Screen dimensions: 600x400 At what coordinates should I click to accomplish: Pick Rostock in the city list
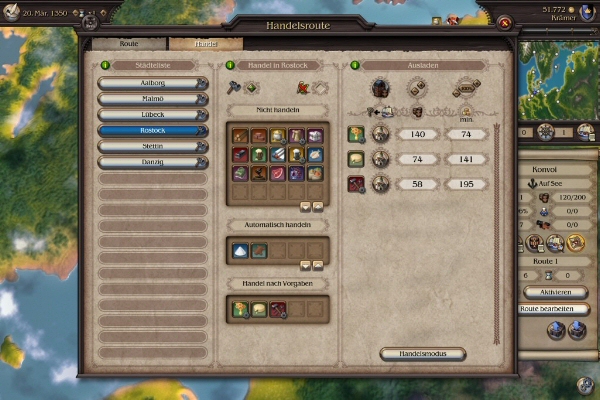click(152, 130)
